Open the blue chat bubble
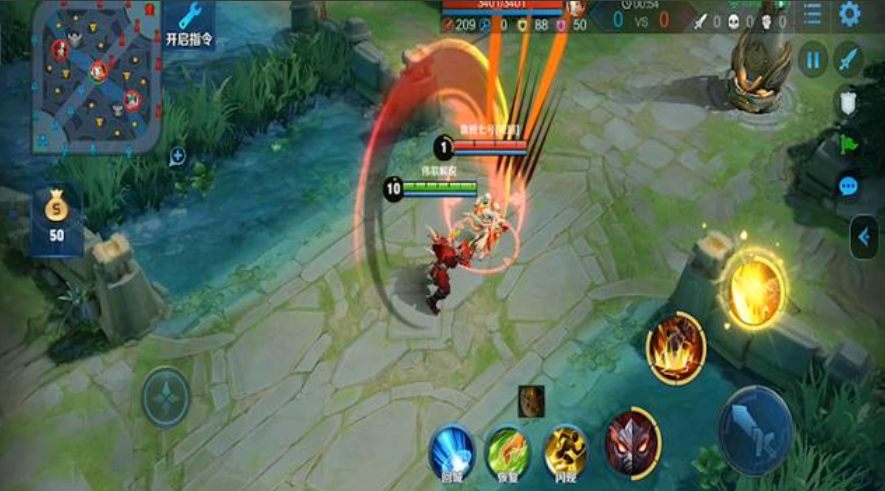 (848, 186)
